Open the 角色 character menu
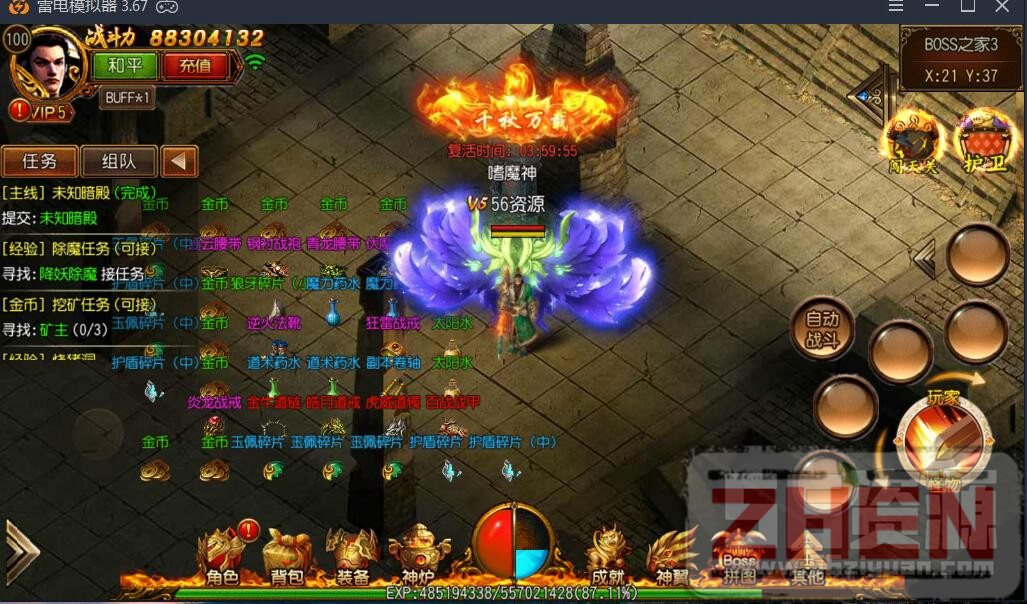The width and height of the screenshot is (1027, 604). point(222,558)
